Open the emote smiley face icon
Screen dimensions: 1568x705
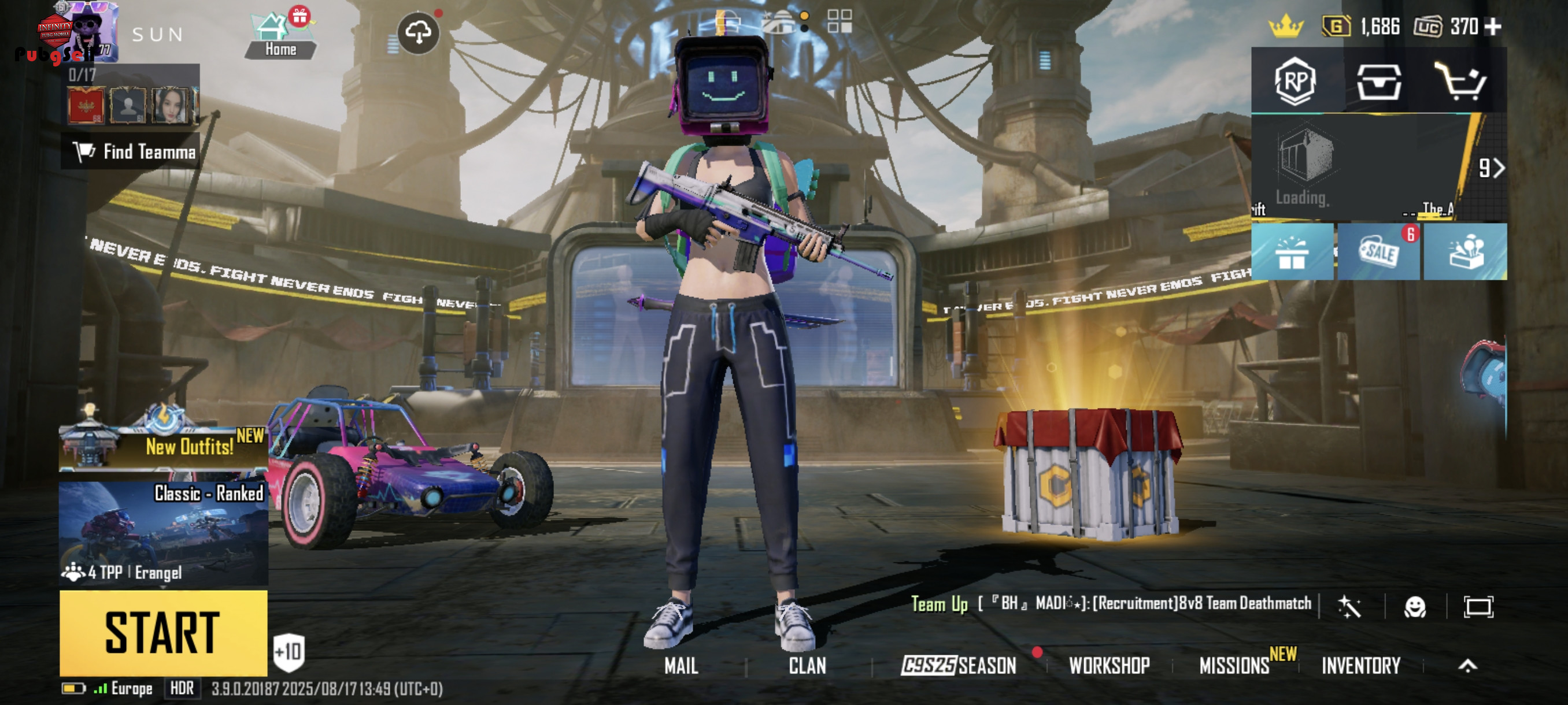tap(1415, 607)
